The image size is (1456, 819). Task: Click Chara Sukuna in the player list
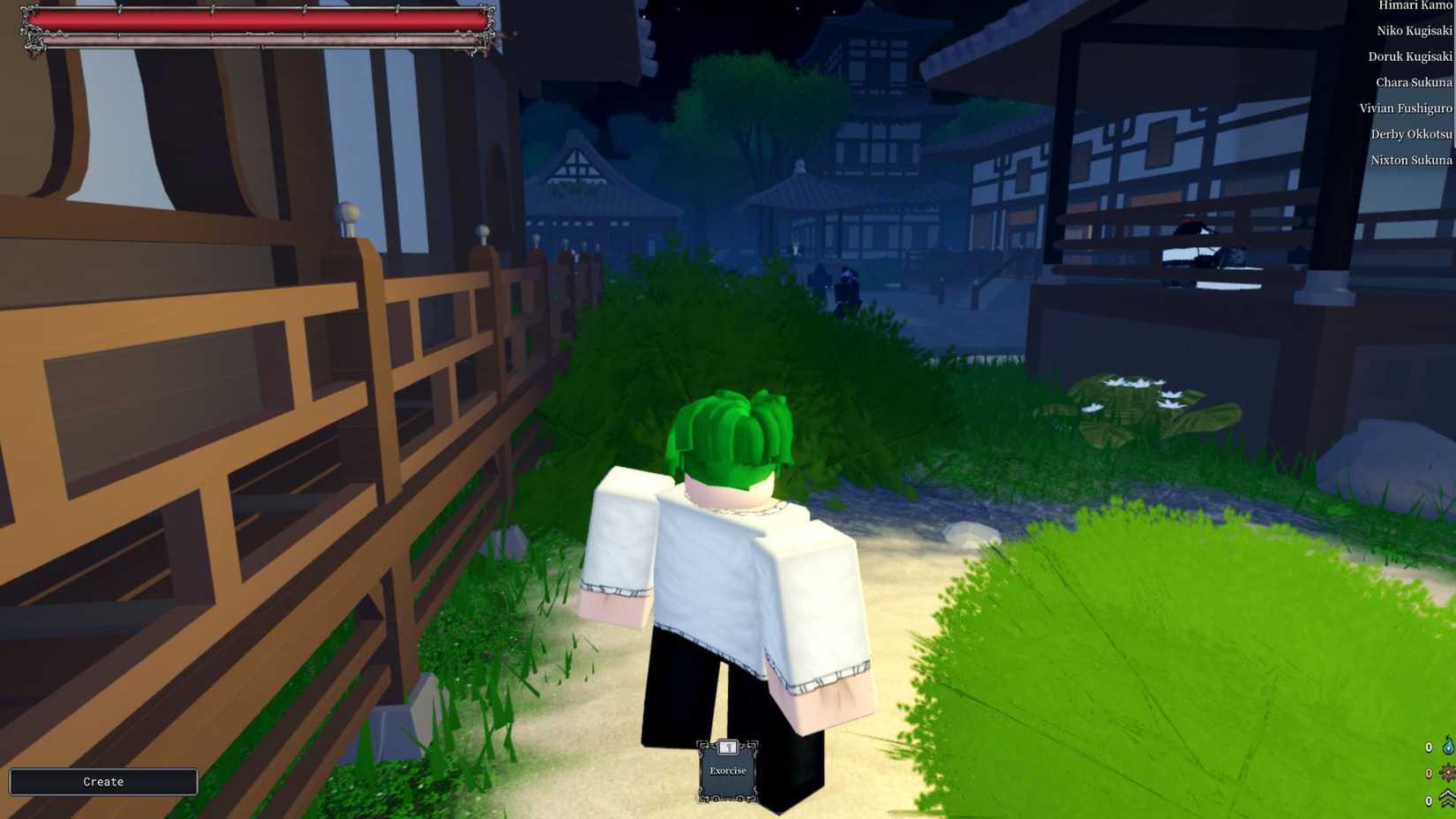(x=1414, y=82)
